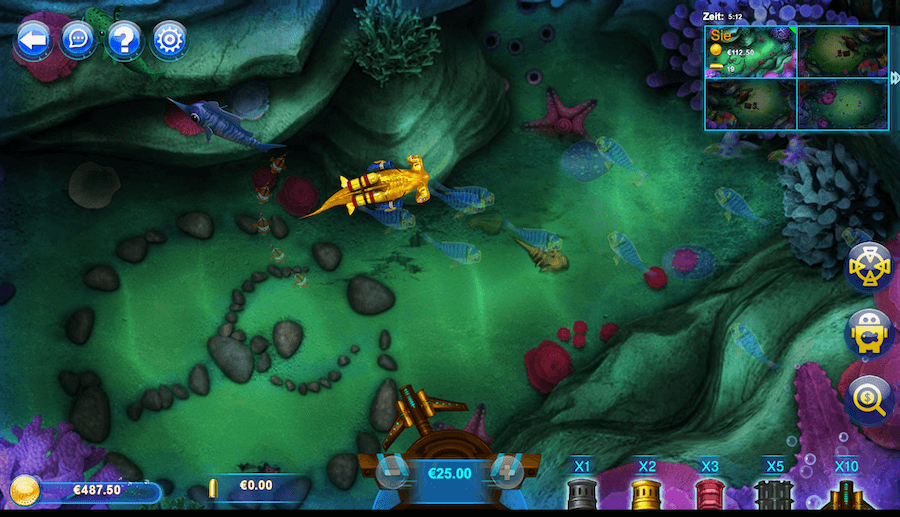The width and height of the screenshot is (900, 517).
Task: Open the help question mark button
Action: 124,40
